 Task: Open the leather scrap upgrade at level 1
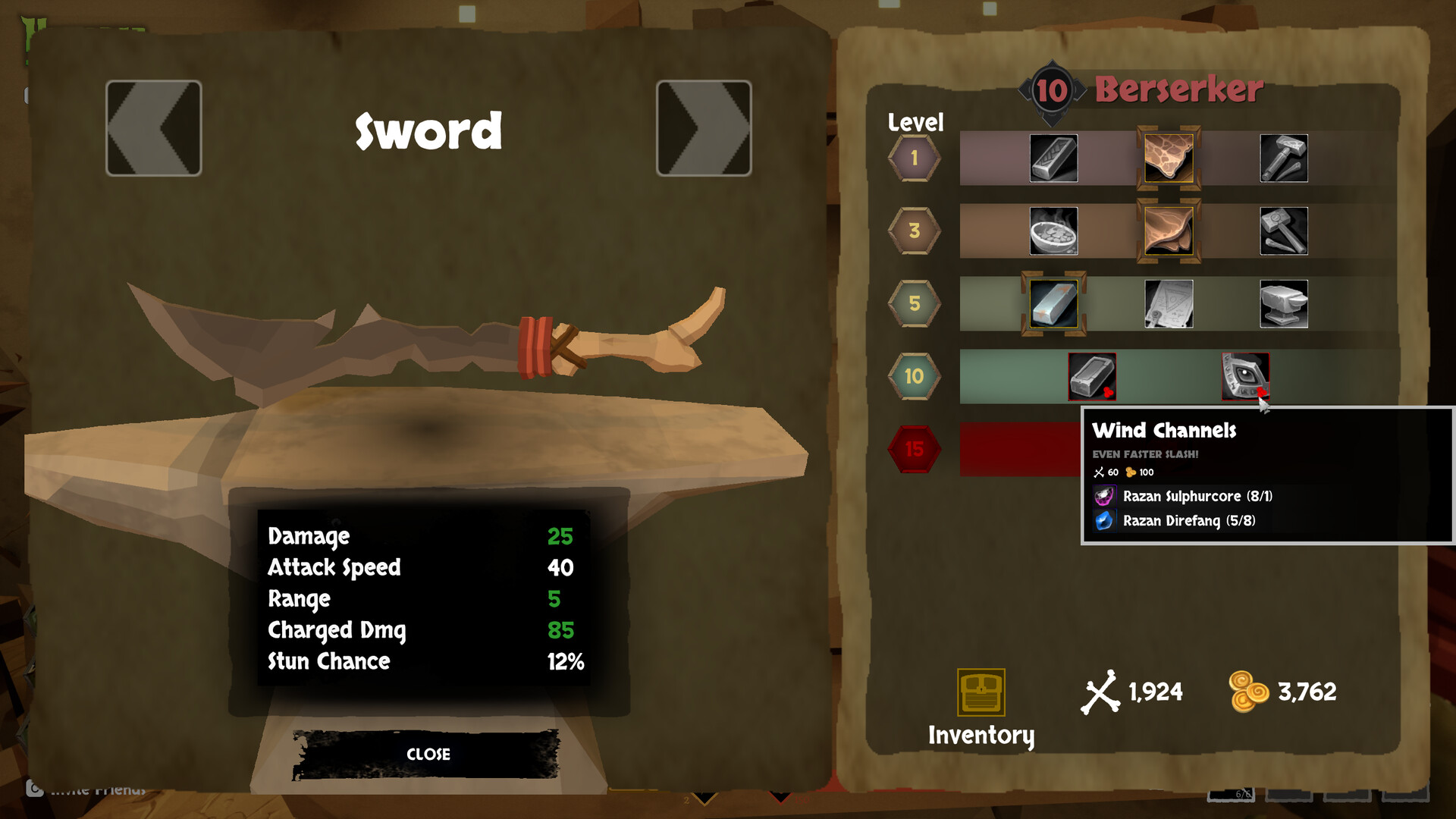[x=1168, y=157]
